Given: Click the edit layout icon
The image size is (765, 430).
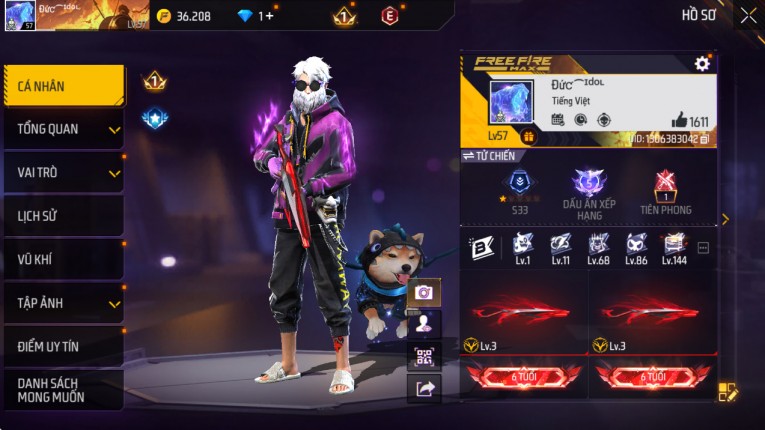Looking at the screenshot, I should tap(727, 392).
